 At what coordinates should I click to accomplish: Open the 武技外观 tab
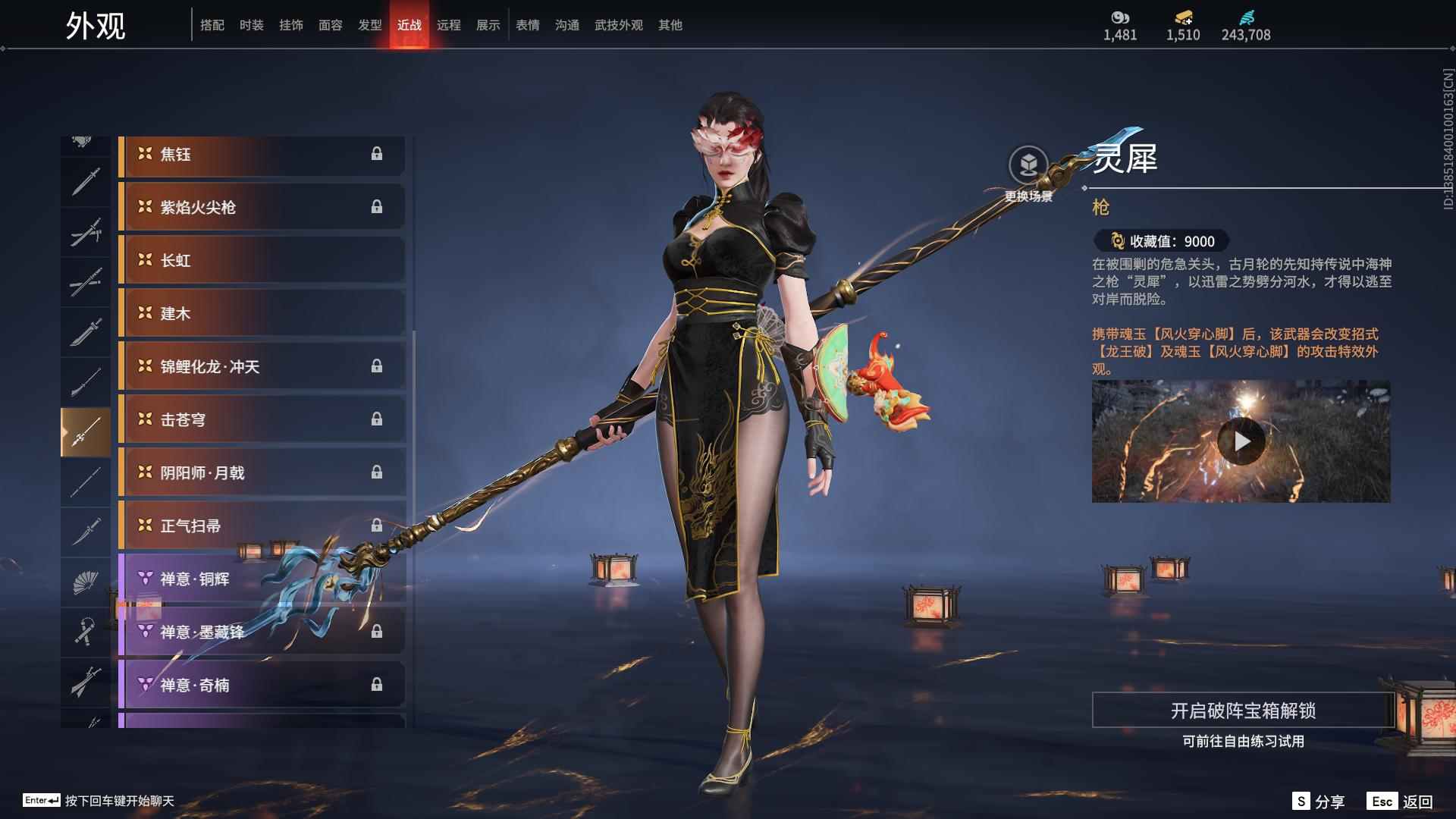click(x=618, y=25)
